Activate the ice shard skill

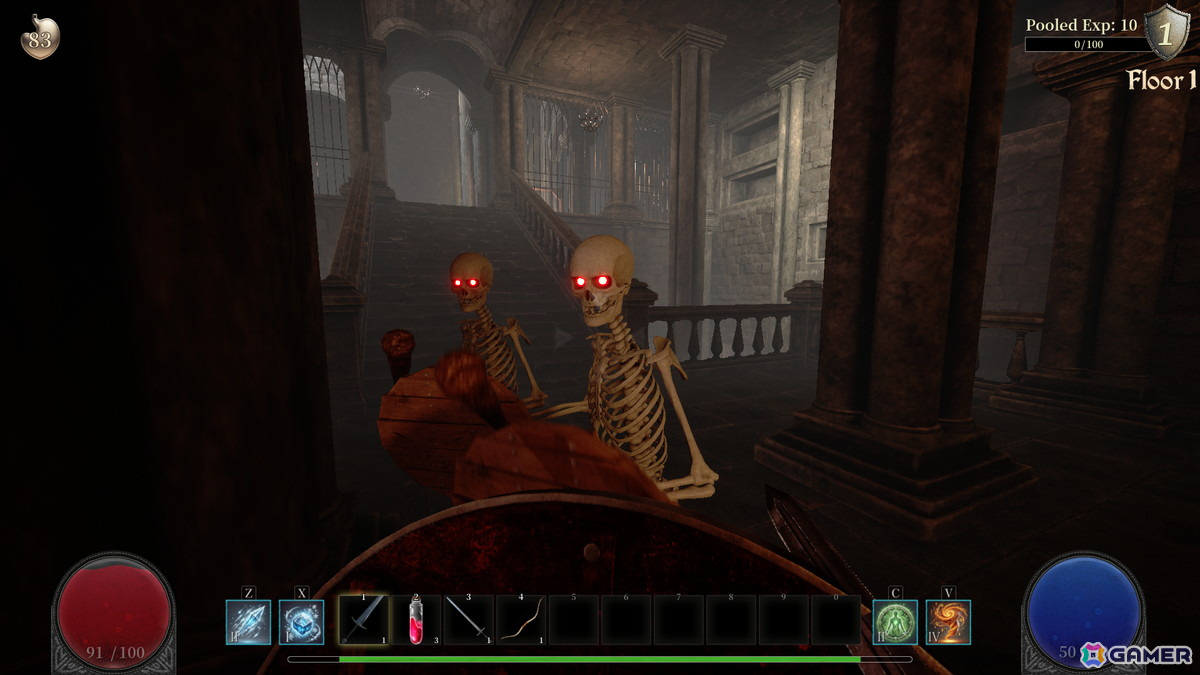[x=248, y=621]
